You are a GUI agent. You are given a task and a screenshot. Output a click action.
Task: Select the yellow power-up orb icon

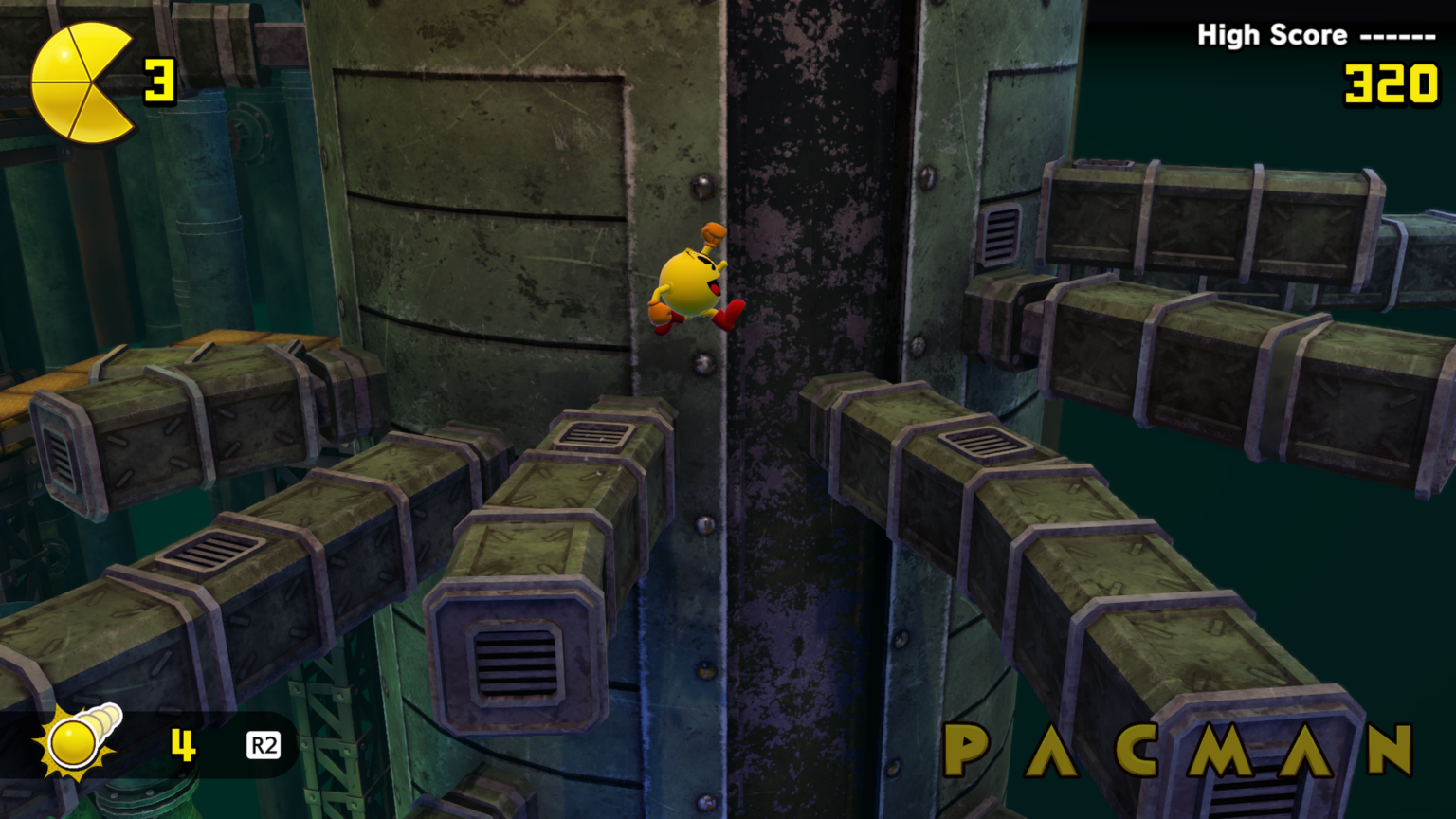(x=71, y=744)
